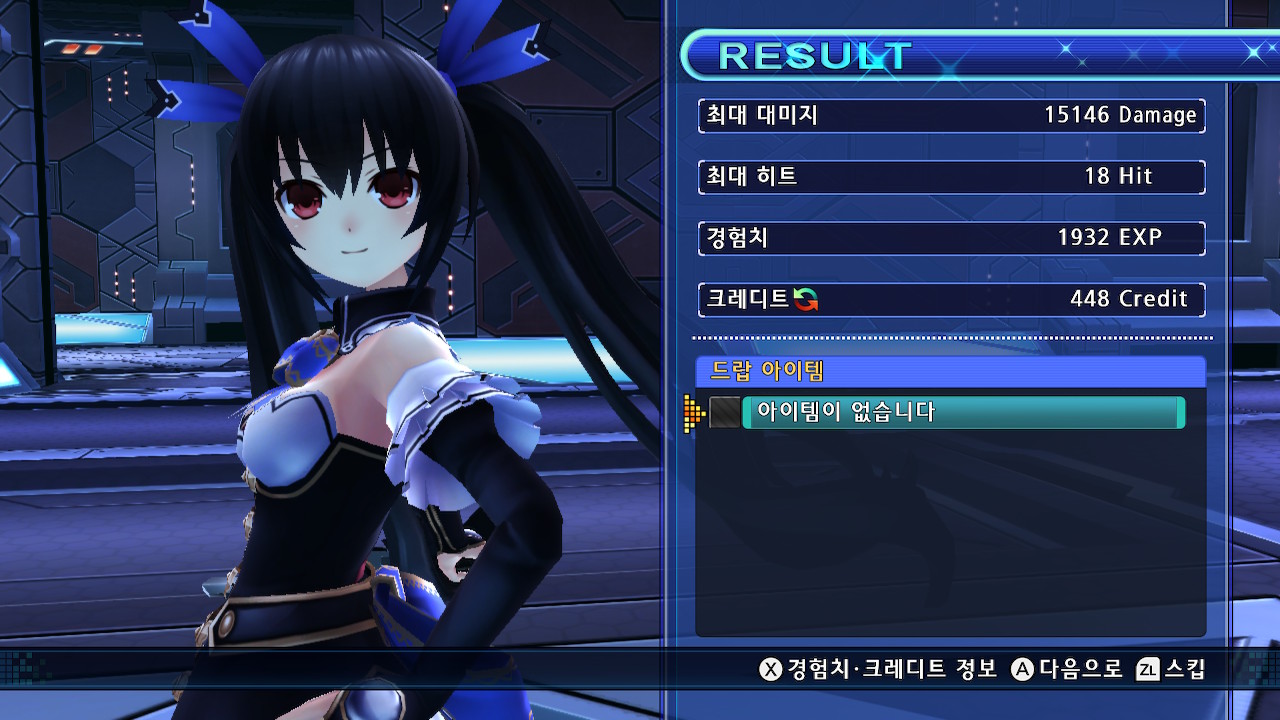Screen dimensions: 1280x720
Task: Expand the 경험치 experience row
Action: tap(950, 238)
